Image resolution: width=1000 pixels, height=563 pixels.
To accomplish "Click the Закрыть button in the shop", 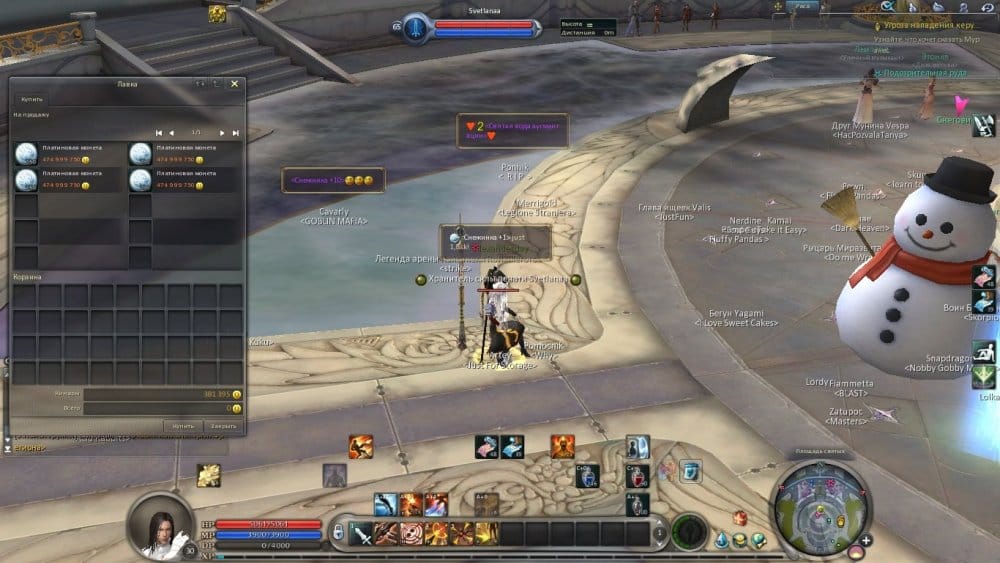I will coord(223,425).
